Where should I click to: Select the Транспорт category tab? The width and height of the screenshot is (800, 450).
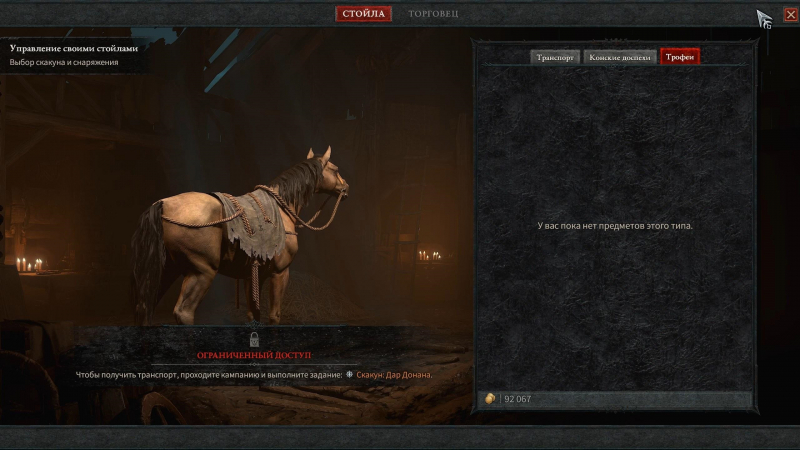tap(555, 57)
